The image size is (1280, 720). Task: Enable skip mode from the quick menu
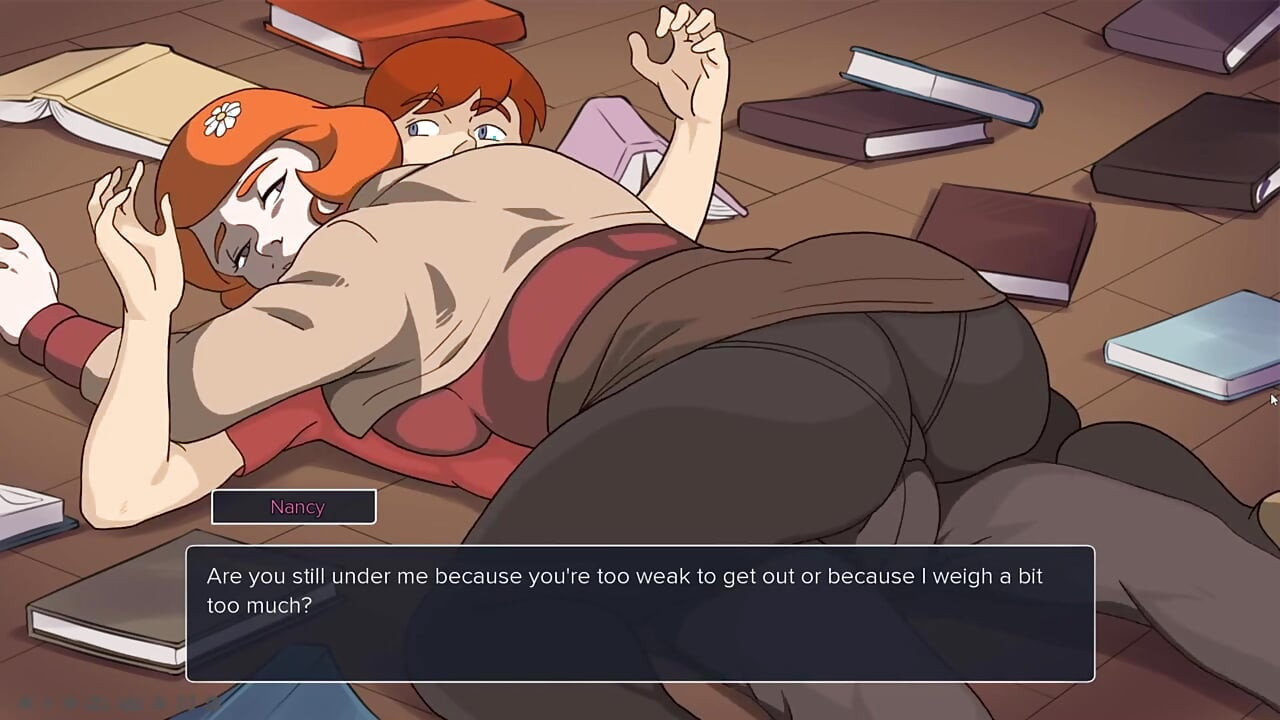[70, 703]
